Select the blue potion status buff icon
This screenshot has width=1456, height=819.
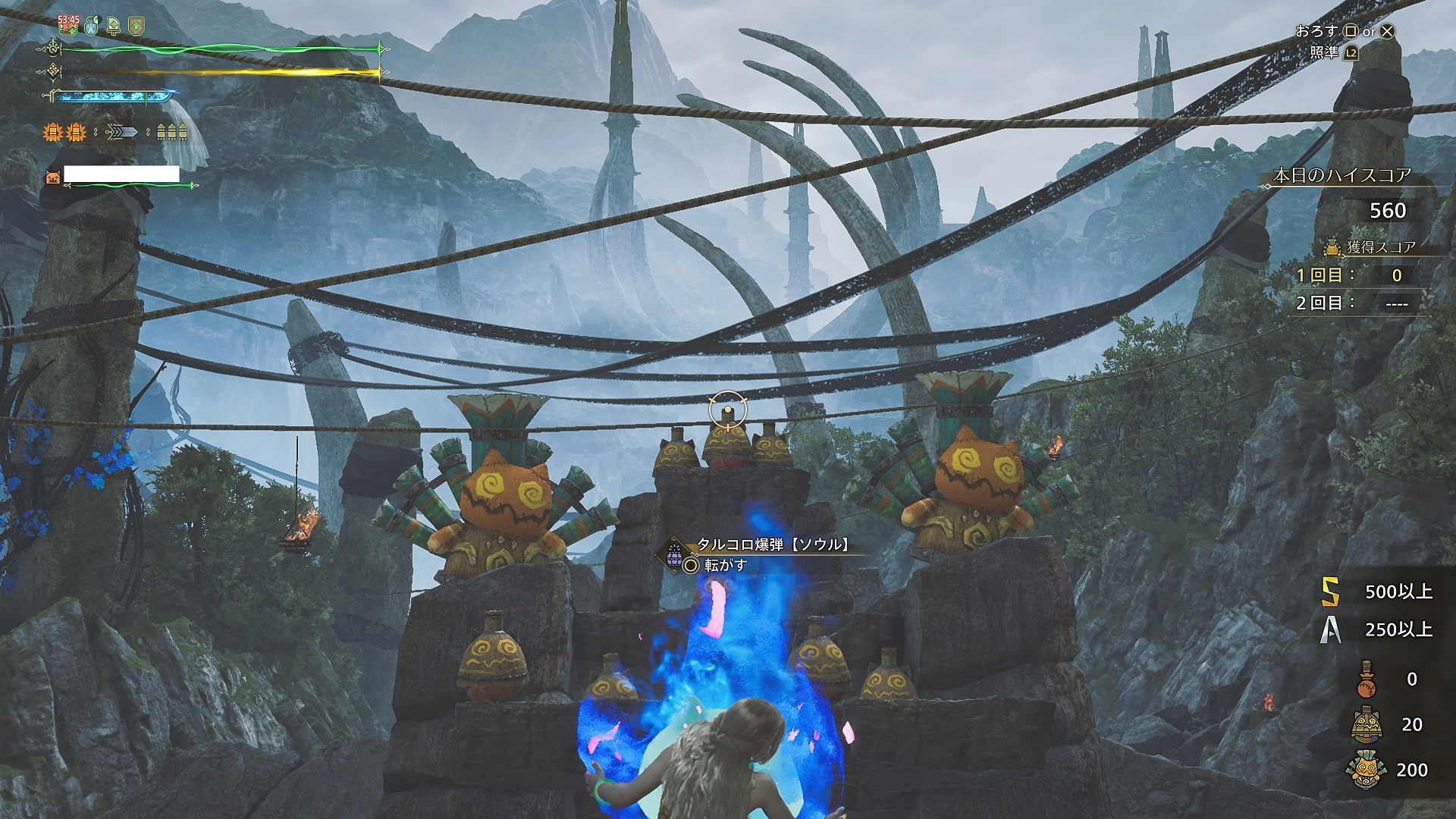pyautogui.click(x=91, y=27)
